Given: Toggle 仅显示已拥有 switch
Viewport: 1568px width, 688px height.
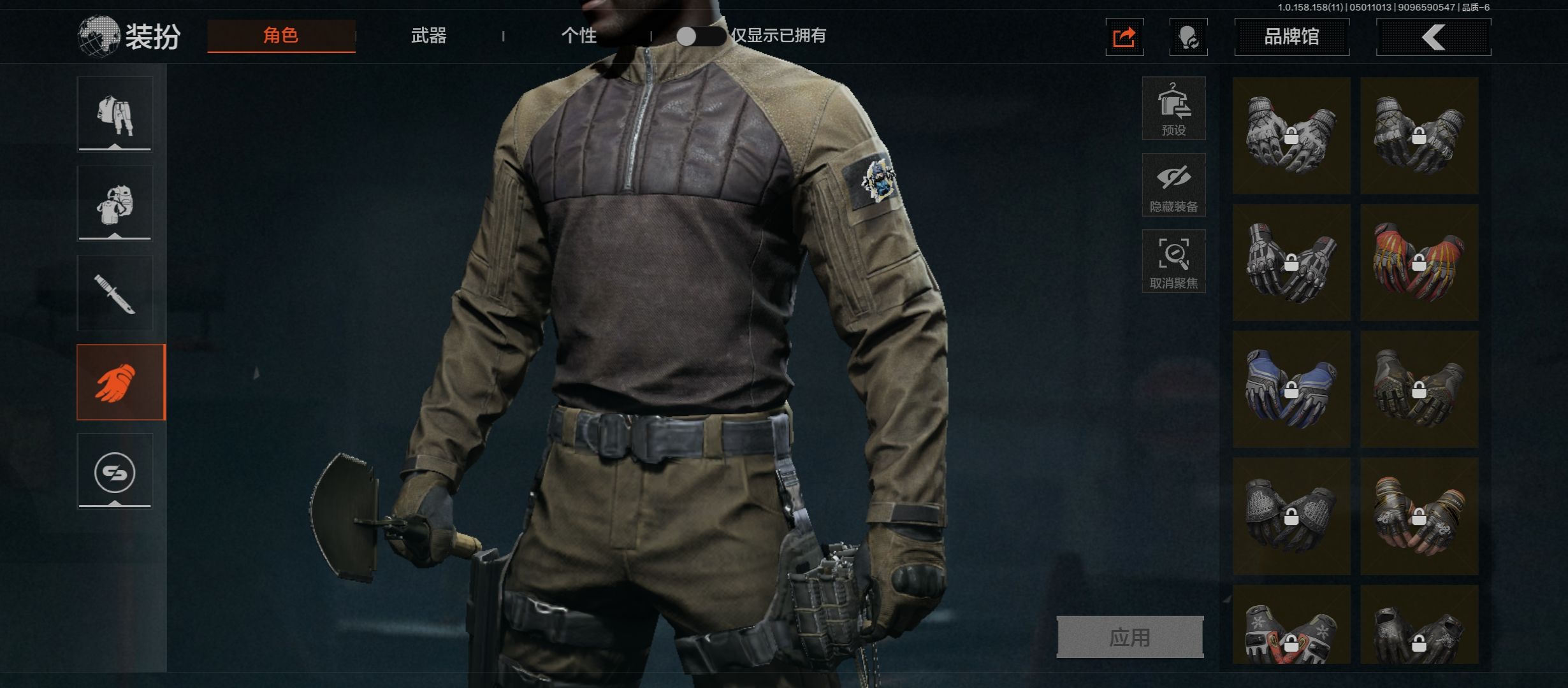Looking at the screenshot, I should (699, 36).
